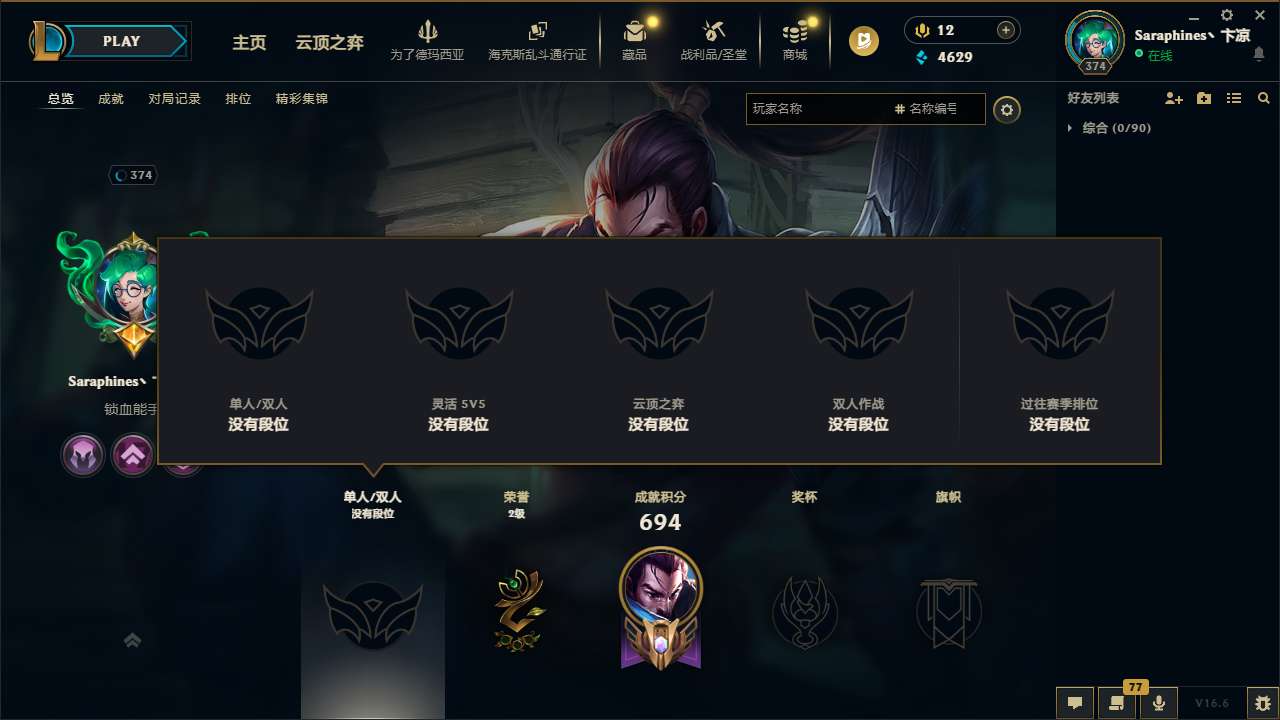1280x720 pixels.
Task: Open the 战利品/圣堂 loot page
Action: [714, 40]
